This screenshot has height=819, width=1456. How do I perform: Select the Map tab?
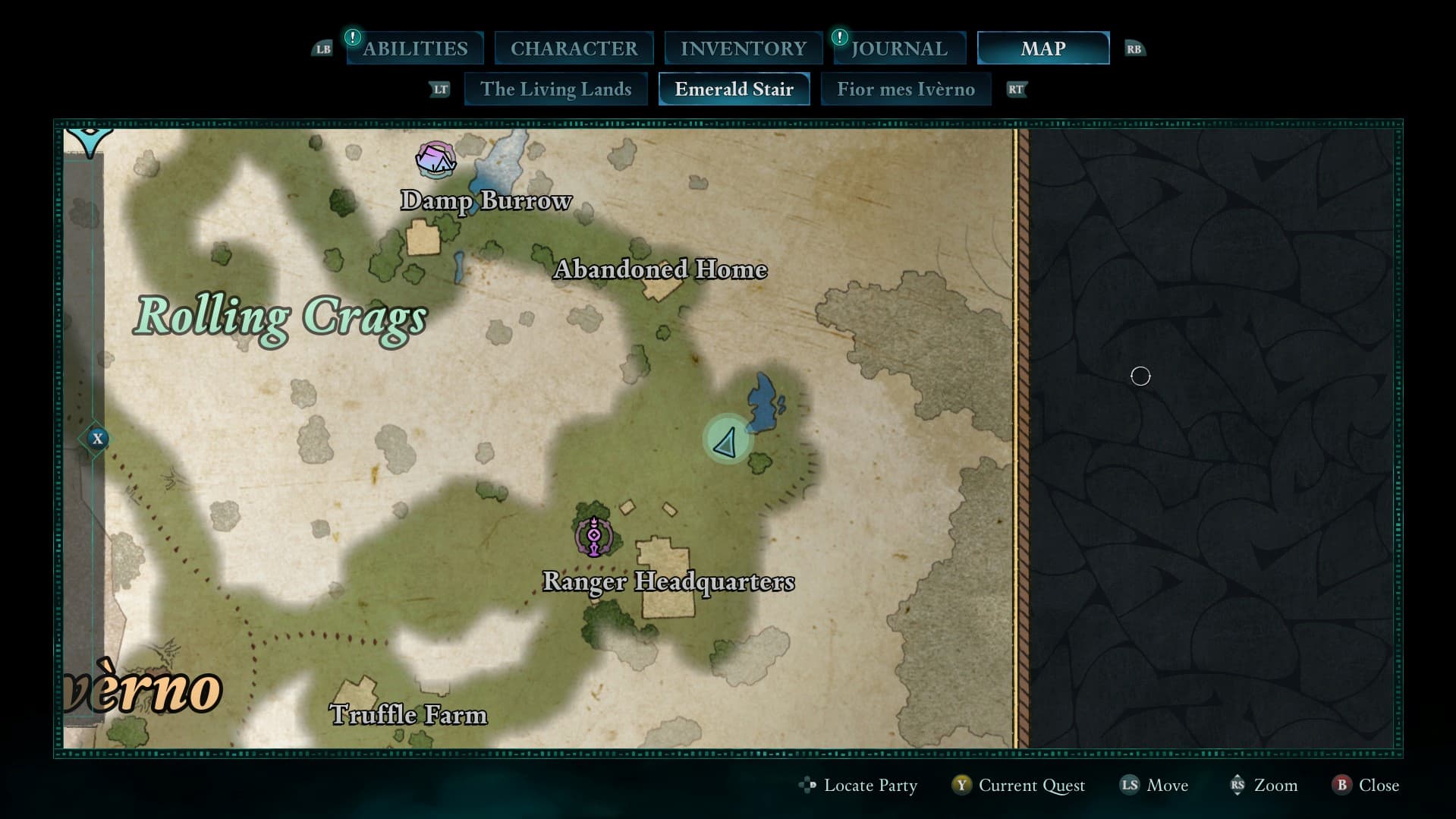coord(1042,49)
